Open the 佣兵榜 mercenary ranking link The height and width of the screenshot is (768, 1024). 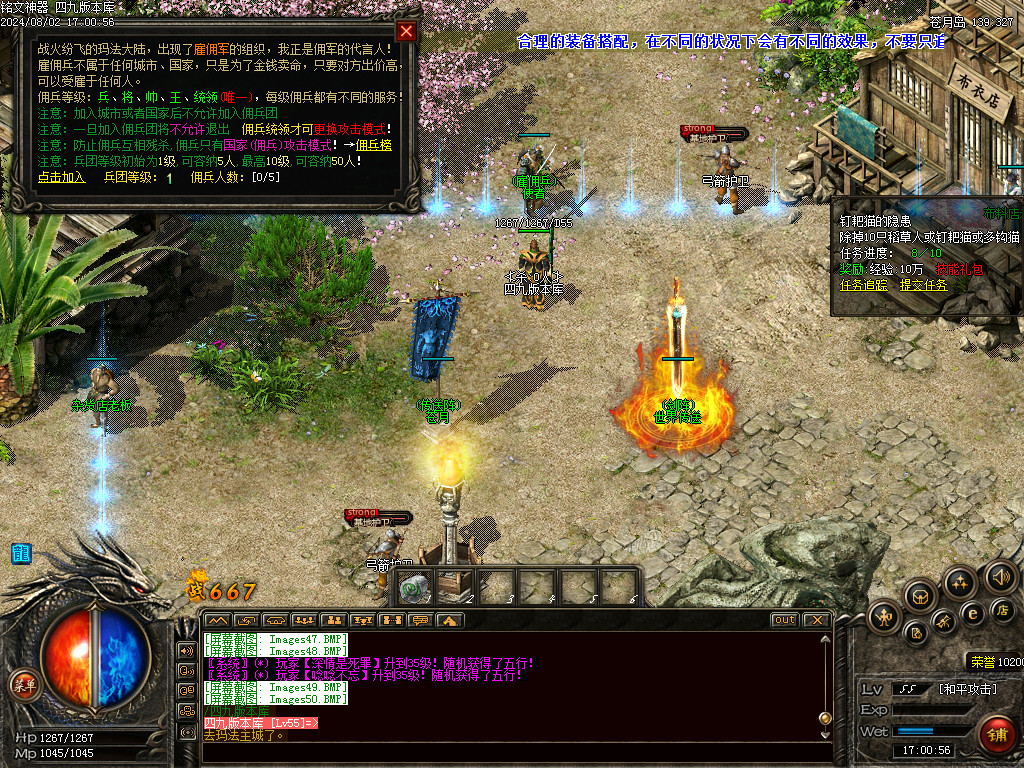coord(374,145)
